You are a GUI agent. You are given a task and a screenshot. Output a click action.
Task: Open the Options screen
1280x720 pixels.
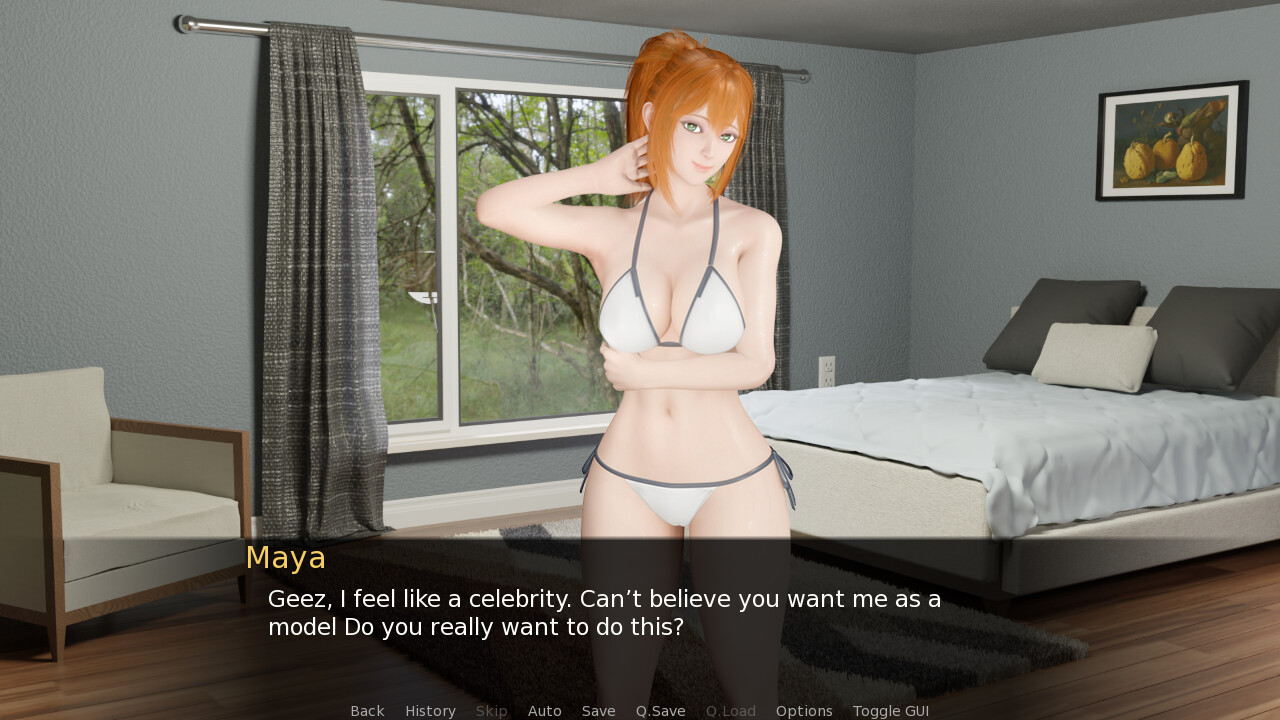tap(804, 711)
